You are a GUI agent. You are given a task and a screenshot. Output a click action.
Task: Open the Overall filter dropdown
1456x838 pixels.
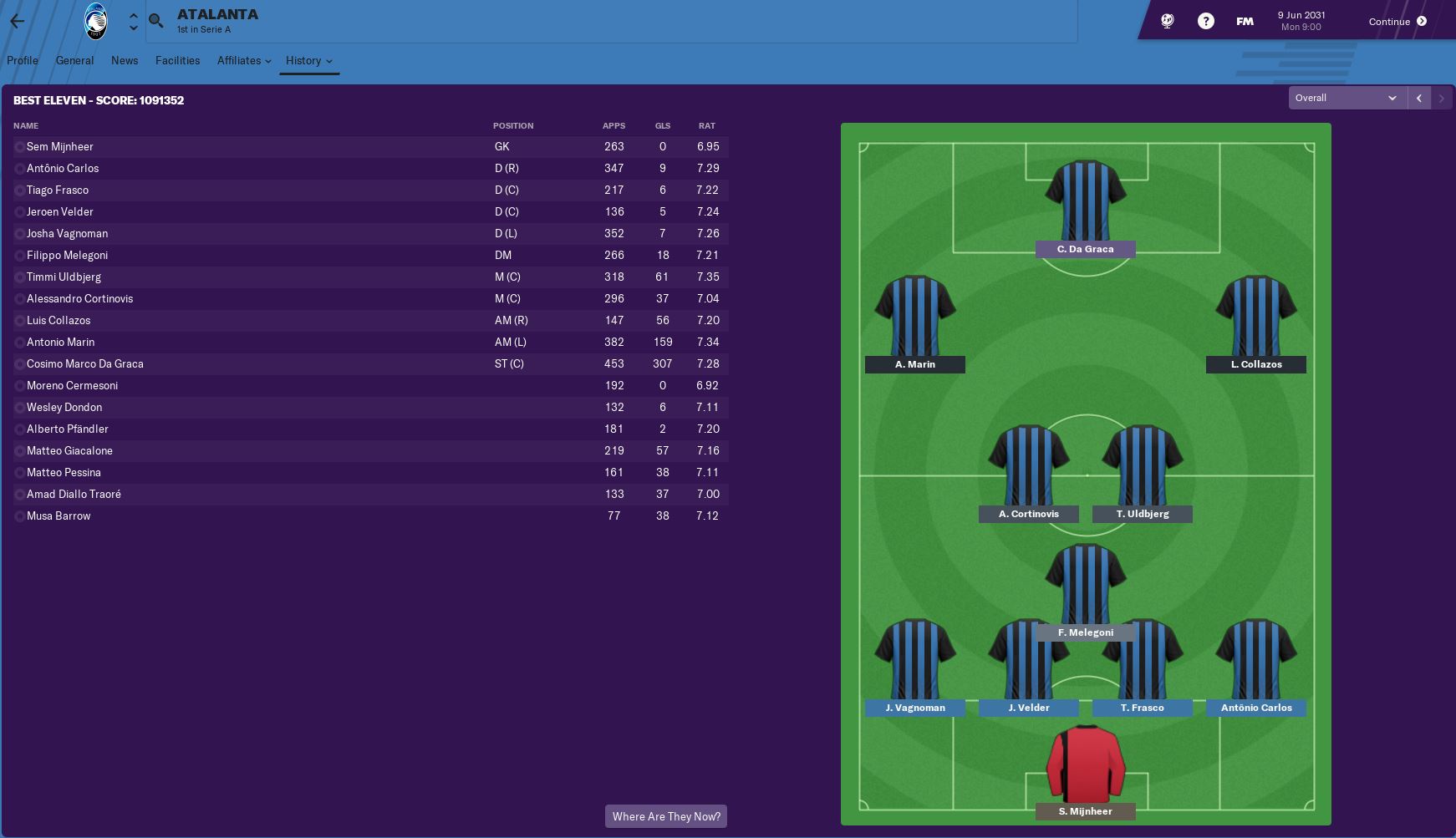tap(1346, 98)
